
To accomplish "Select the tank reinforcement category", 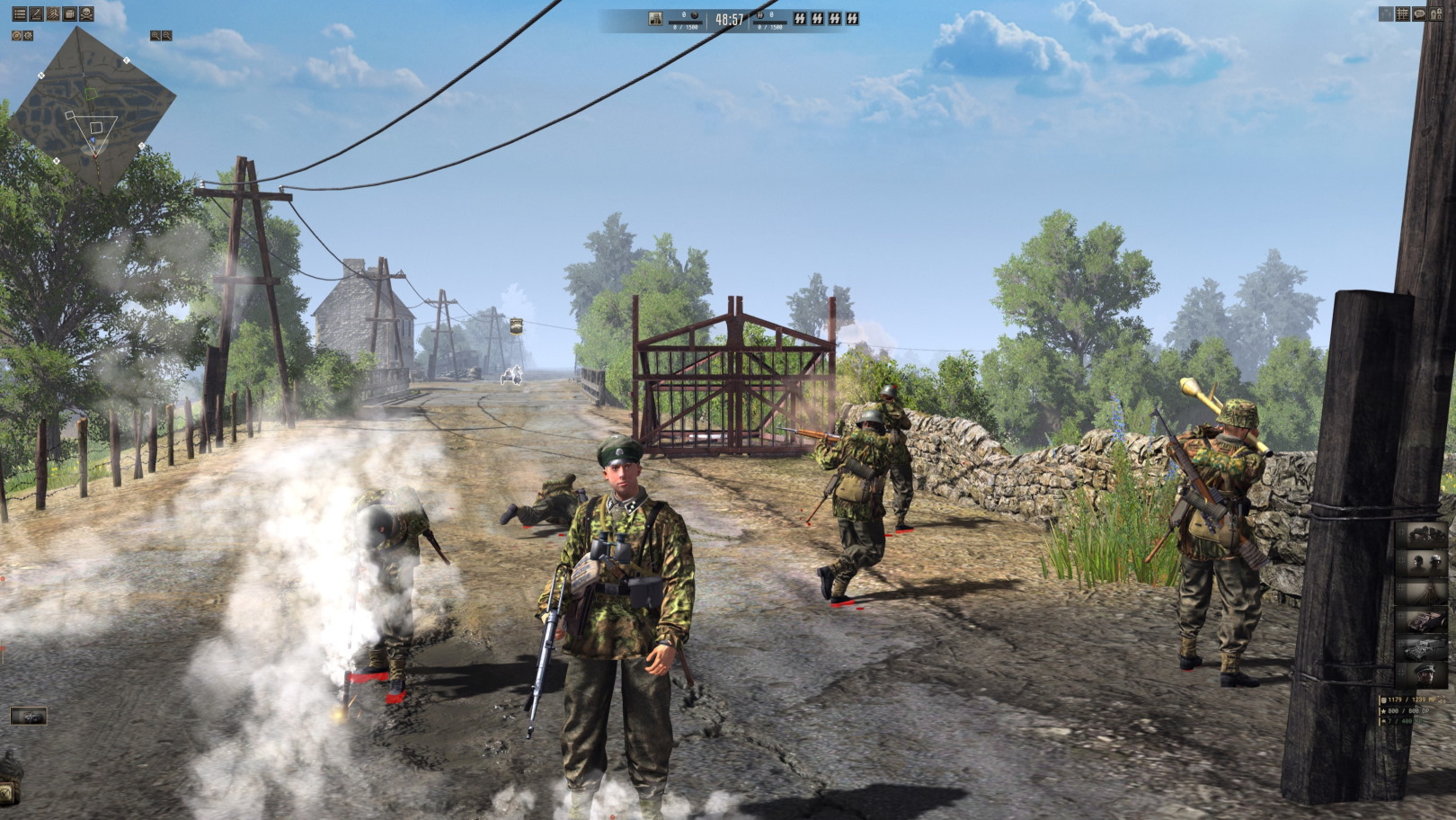I will tap(1425, 646).
